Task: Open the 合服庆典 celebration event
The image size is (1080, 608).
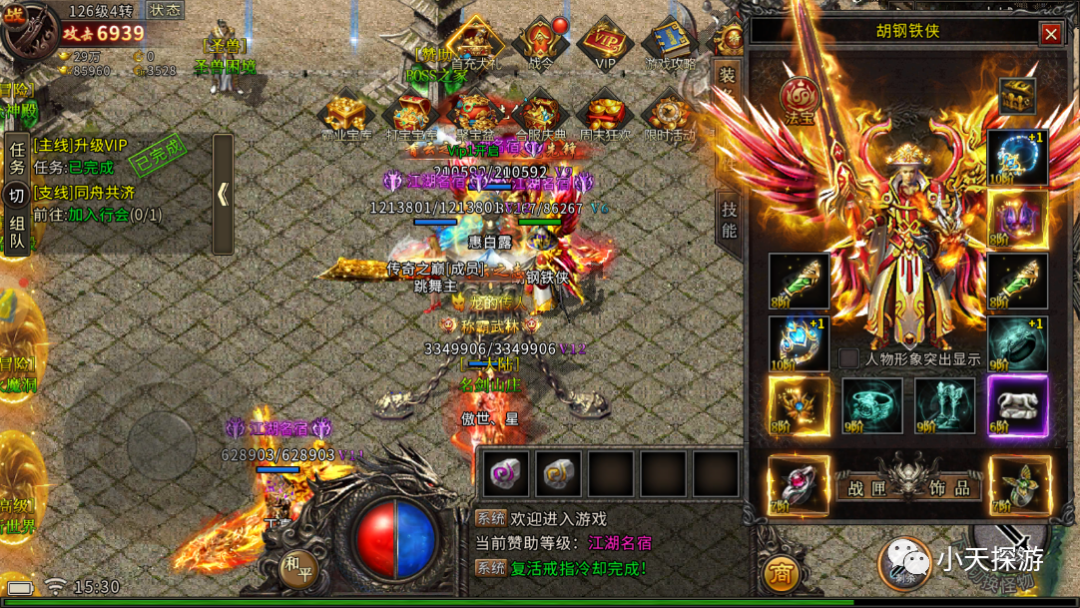Action: pyautogui.click(x=540, y=114)
